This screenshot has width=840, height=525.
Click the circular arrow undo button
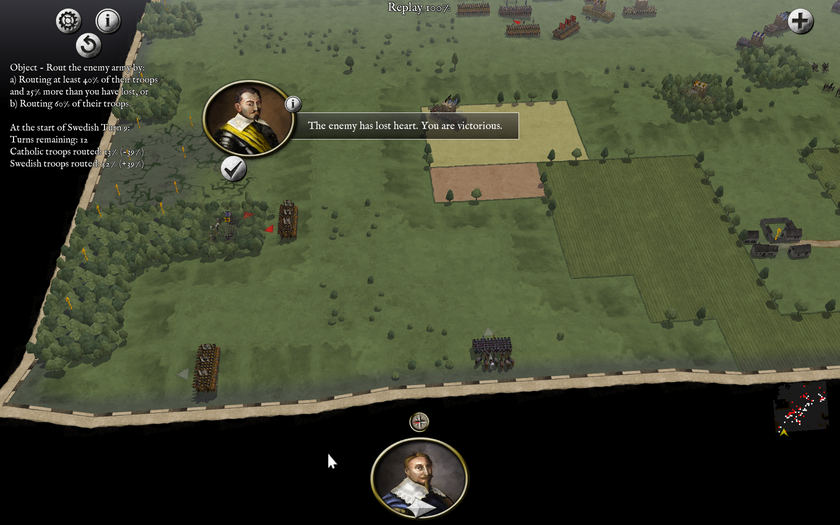point(88,45)
